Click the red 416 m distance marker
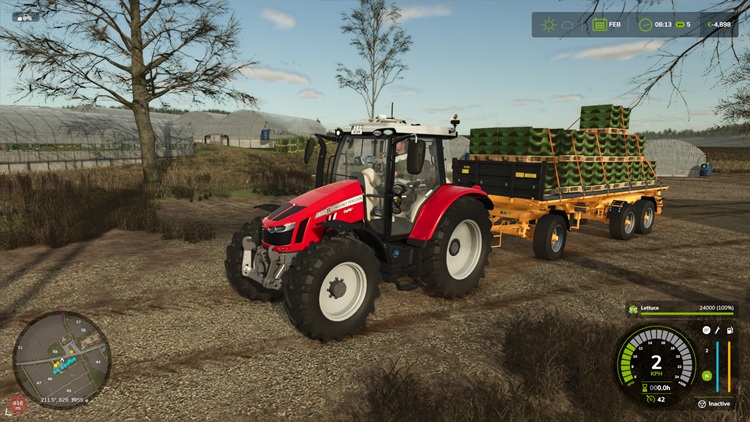Screen dimensions: 750x422 click(18, 405)
